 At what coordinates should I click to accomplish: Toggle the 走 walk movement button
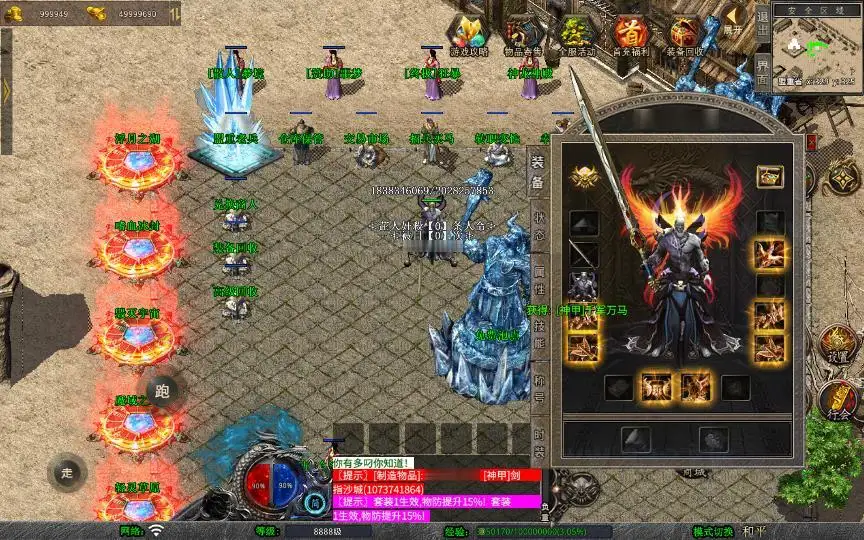pos(68,473)
